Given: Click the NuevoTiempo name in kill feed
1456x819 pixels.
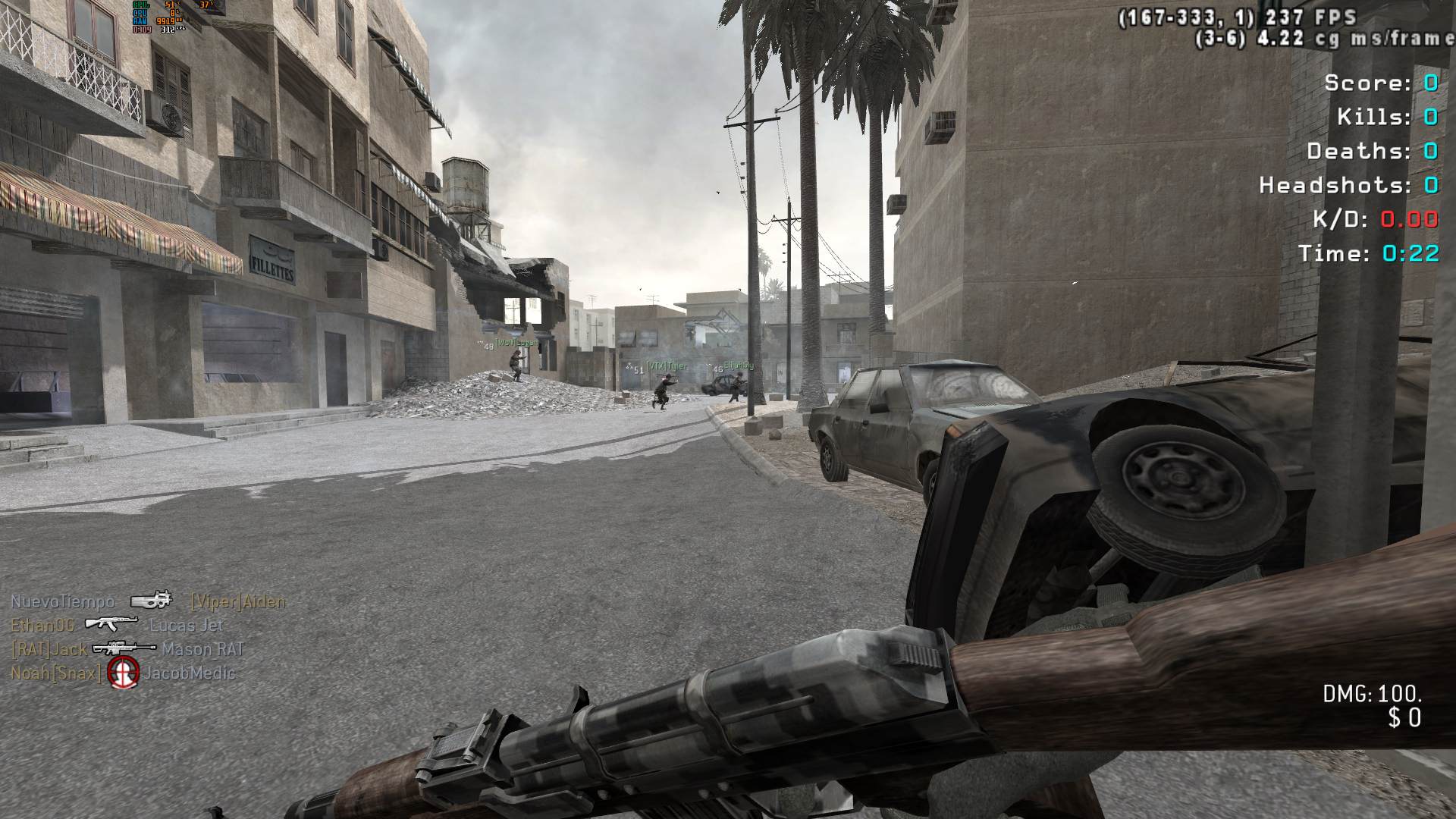Looking at the screenshot, I should click(x=63, y=602).
